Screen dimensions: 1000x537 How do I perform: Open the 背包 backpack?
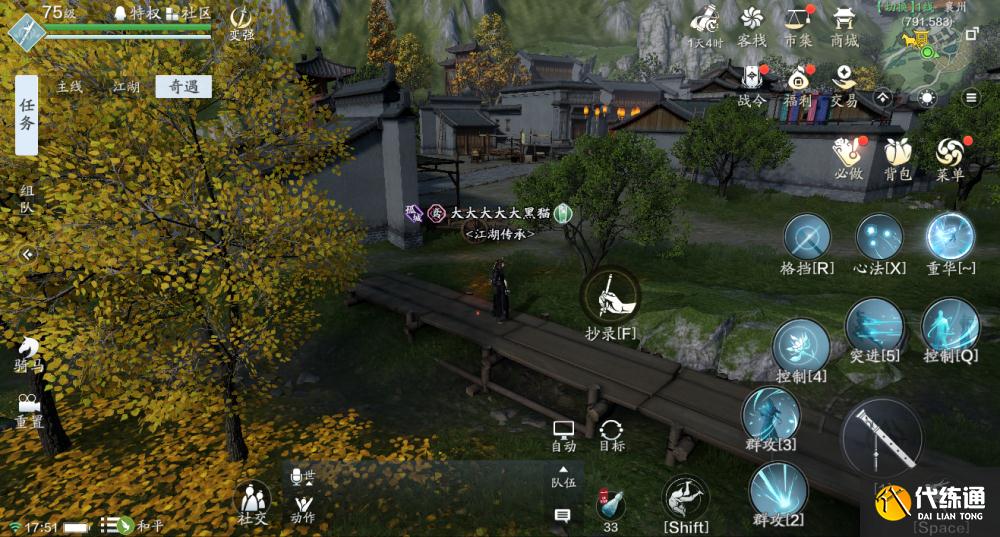click(x=897, y=158)
